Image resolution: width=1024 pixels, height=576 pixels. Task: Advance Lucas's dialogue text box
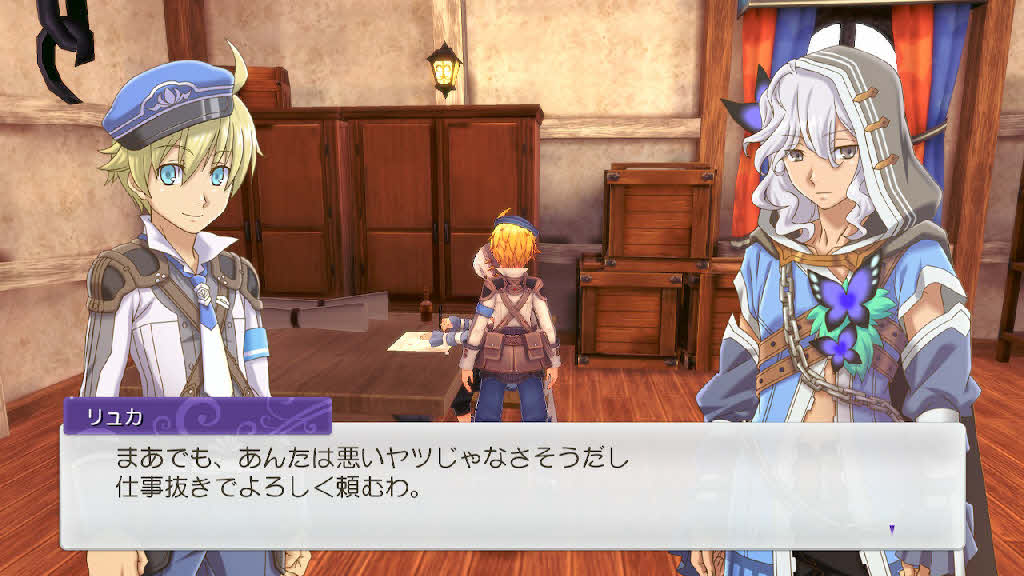click(512, 485)
